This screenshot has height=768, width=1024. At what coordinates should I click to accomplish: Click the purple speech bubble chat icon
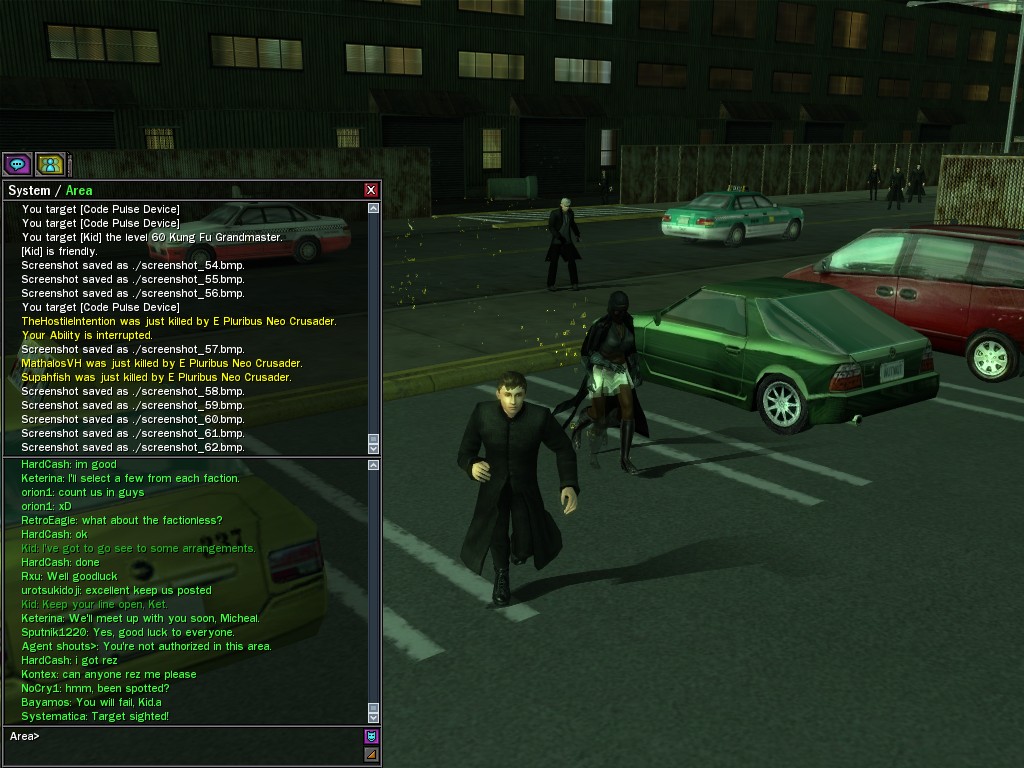[16, 164]
